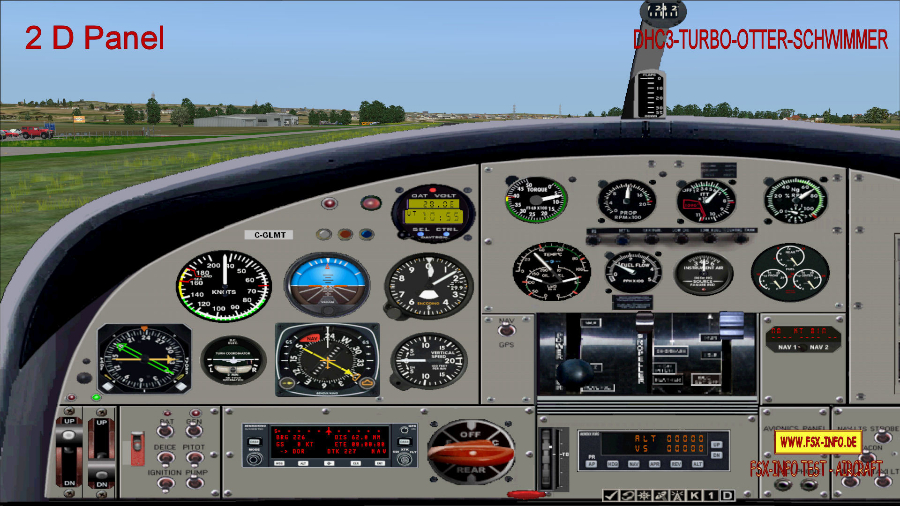Toggle the fuel PUMP switch
This screenshot has height=506, width=900.
(193, 481)
